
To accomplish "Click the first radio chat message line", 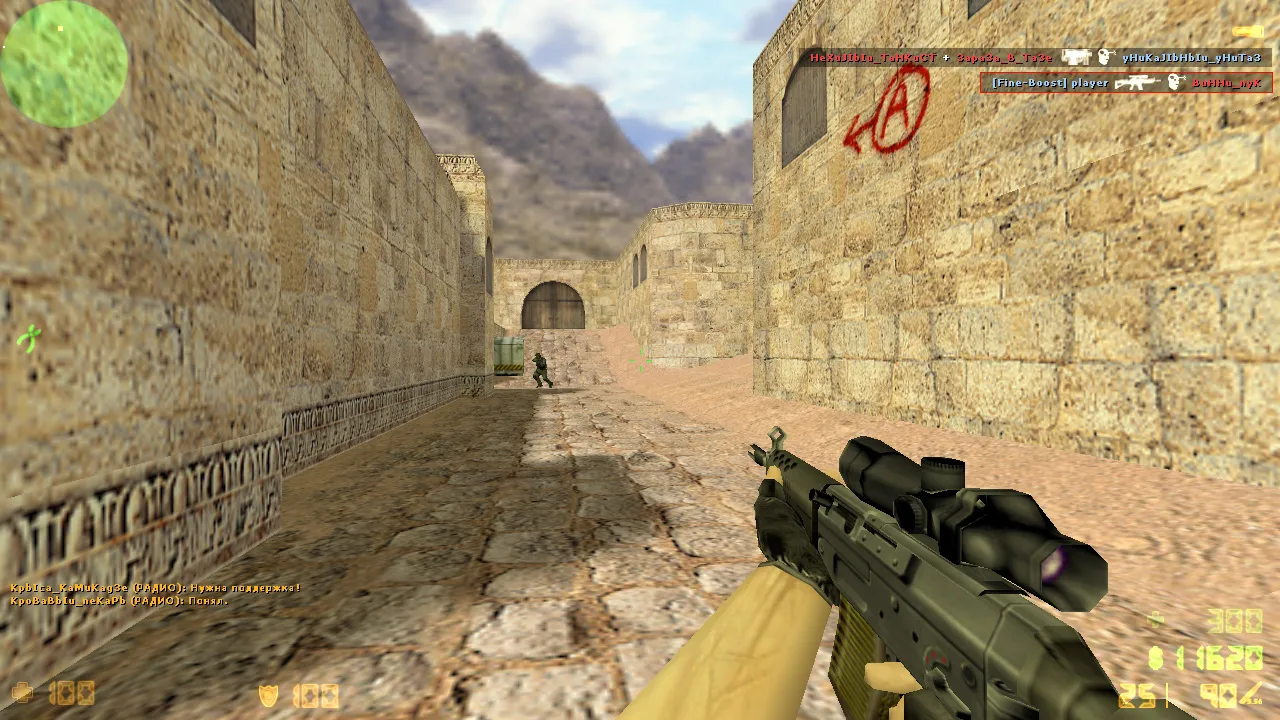I will [155, 588].
